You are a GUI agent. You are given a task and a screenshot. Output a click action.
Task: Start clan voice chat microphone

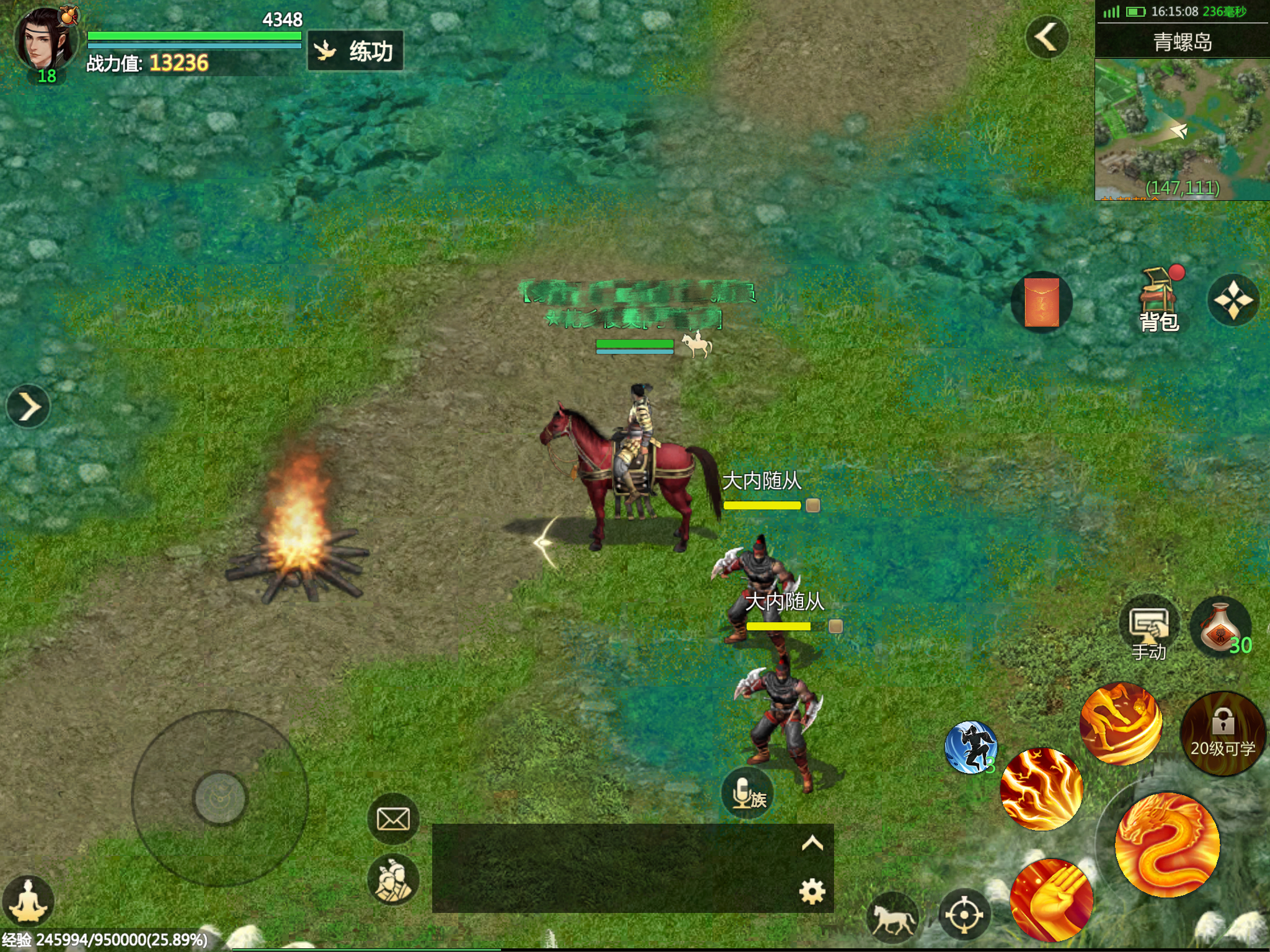[x=747, y=793]
